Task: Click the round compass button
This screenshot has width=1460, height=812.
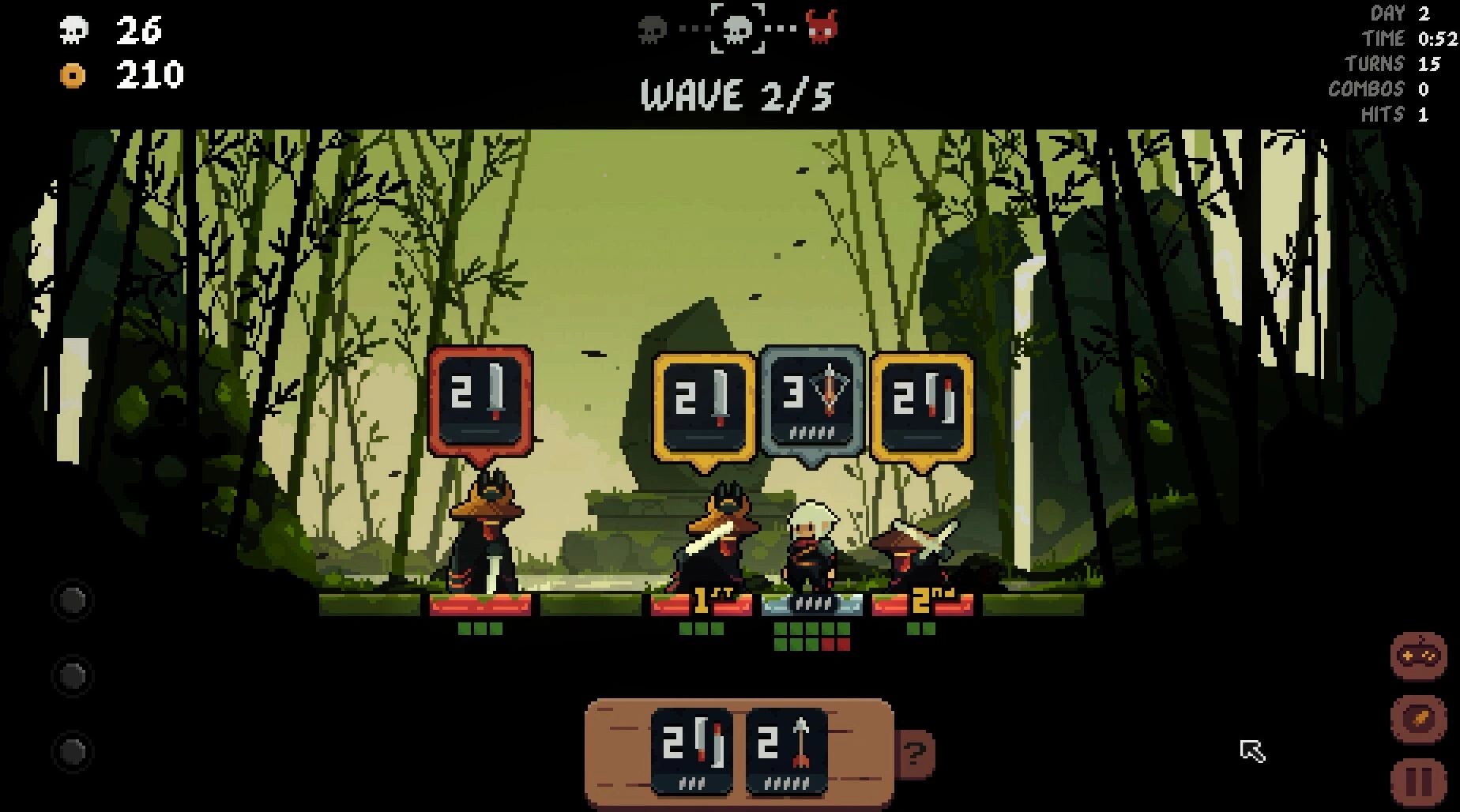Action: tap(1418, 718)
